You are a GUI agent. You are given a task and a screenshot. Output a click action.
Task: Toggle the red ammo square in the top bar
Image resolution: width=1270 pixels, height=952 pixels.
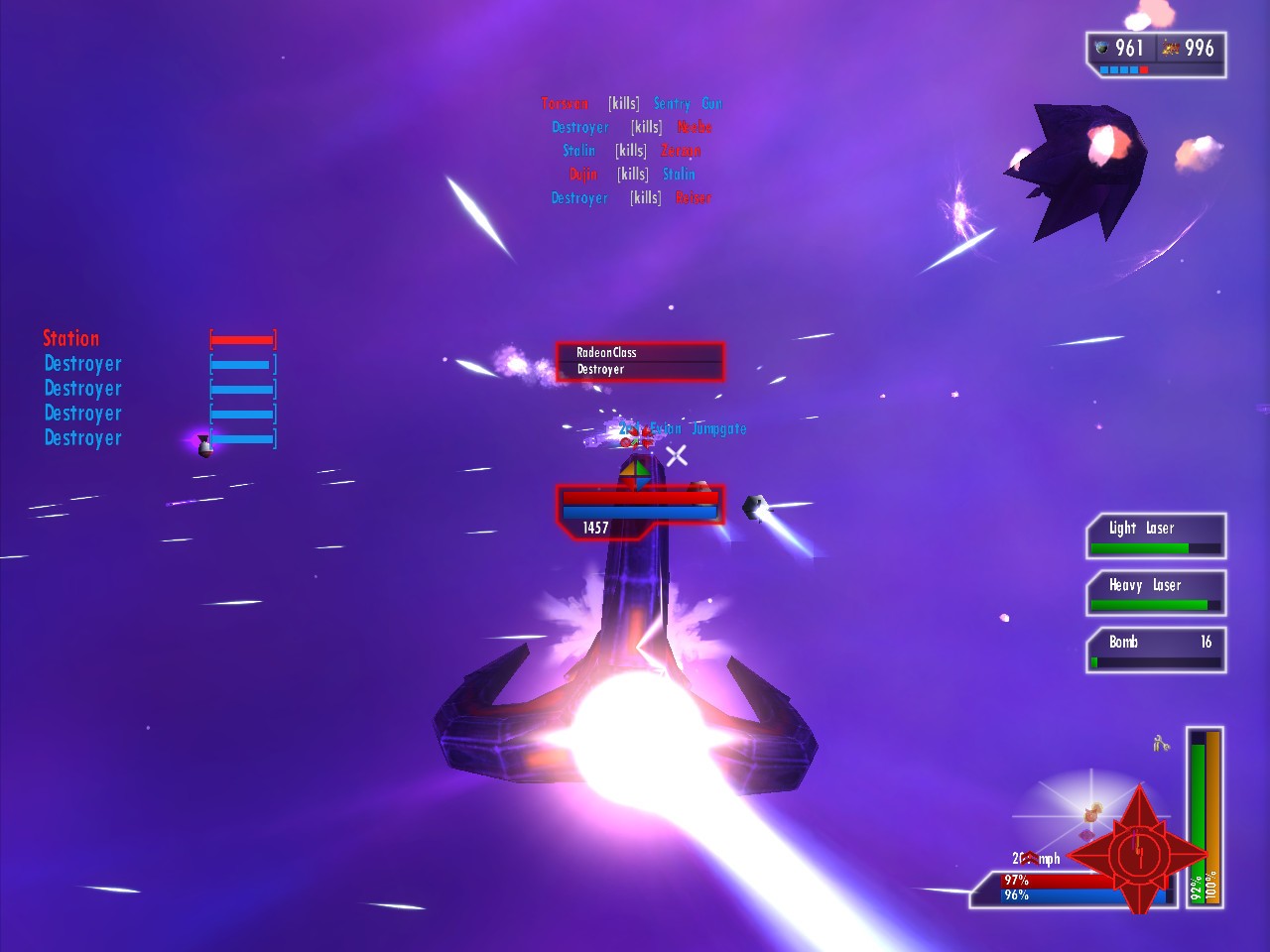click(x=1146, y=69)
